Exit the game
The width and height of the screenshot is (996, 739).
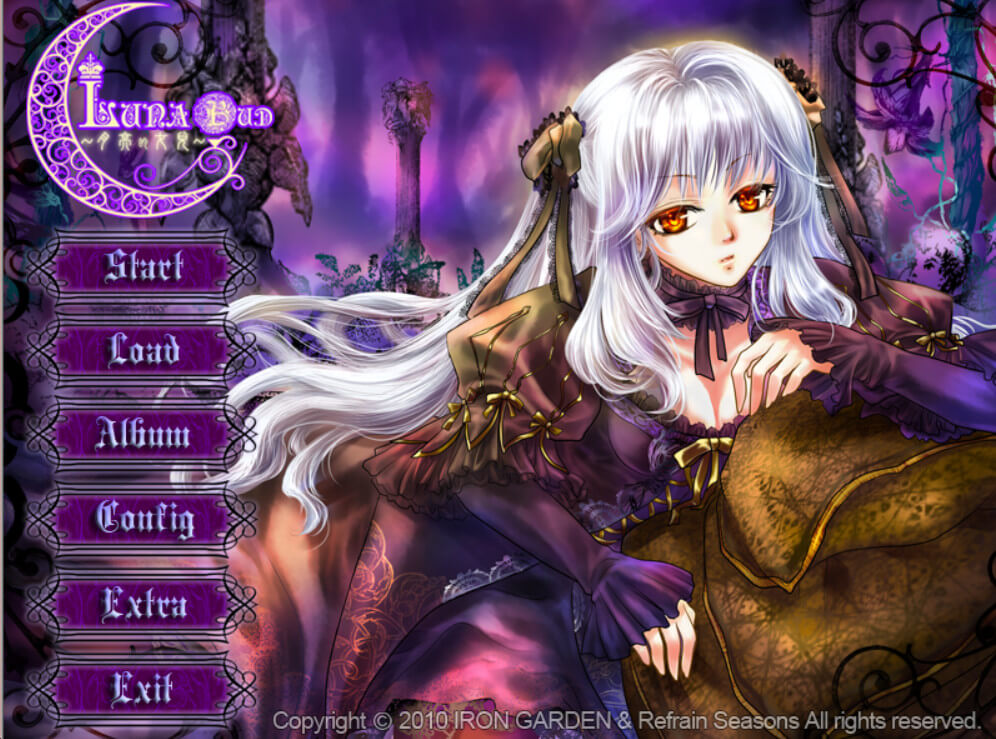tap(142, 688)
